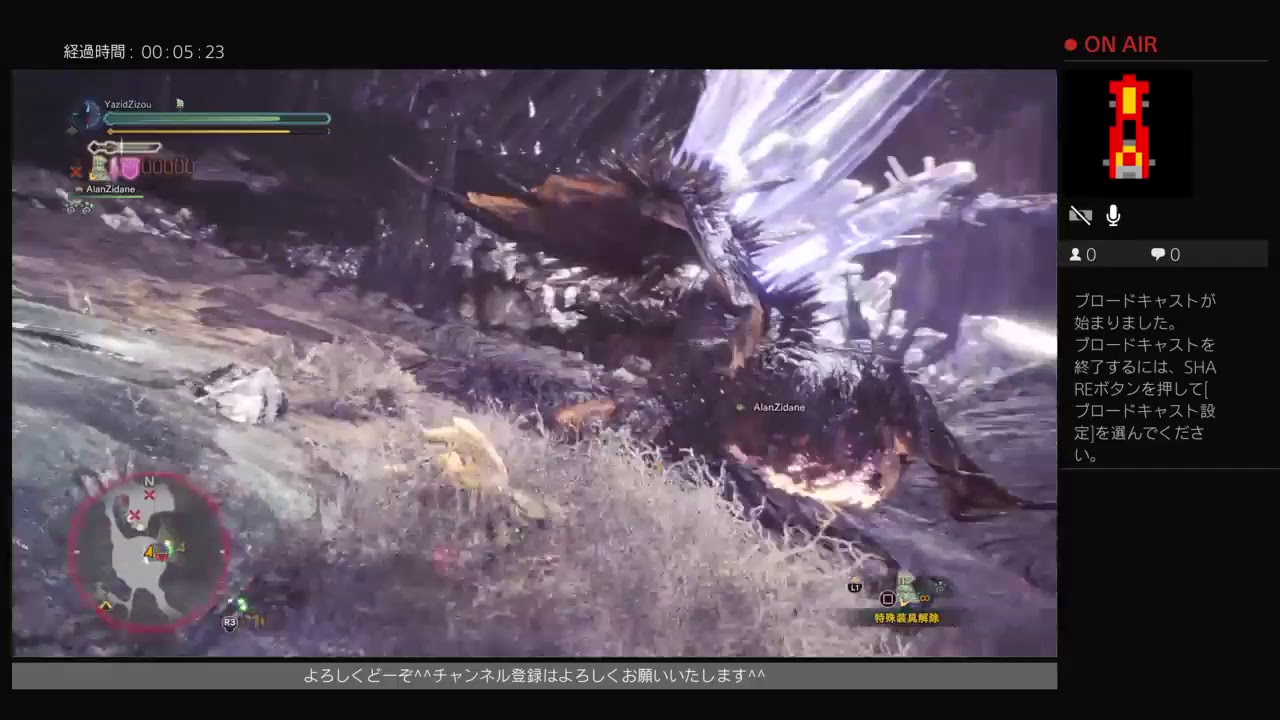Select the R3 stick icon near the minimap
This screenshot has width=1280, height=720.
coord(229,622)
